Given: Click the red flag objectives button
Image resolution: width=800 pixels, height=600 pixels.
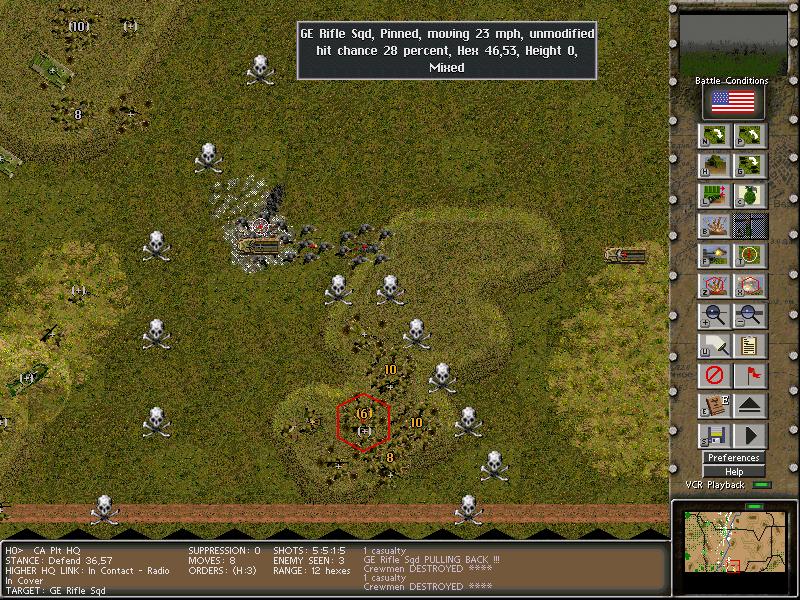Looking at the screenshot, I should tap(750, 376).
